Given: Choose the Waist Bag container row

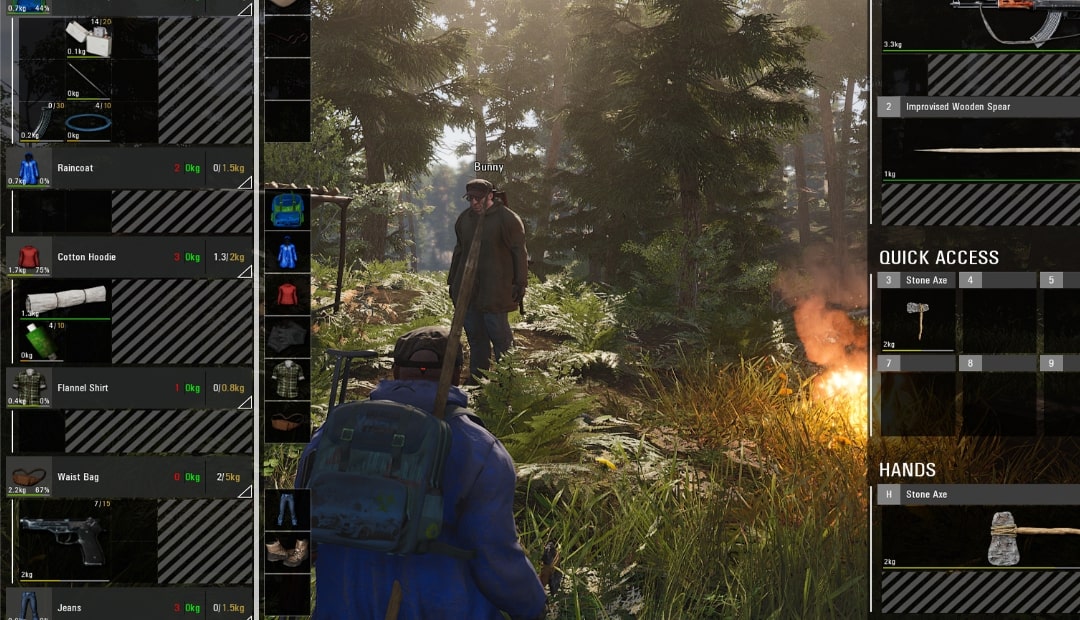Looking at the screenshot, I should [x=120, y=477].
